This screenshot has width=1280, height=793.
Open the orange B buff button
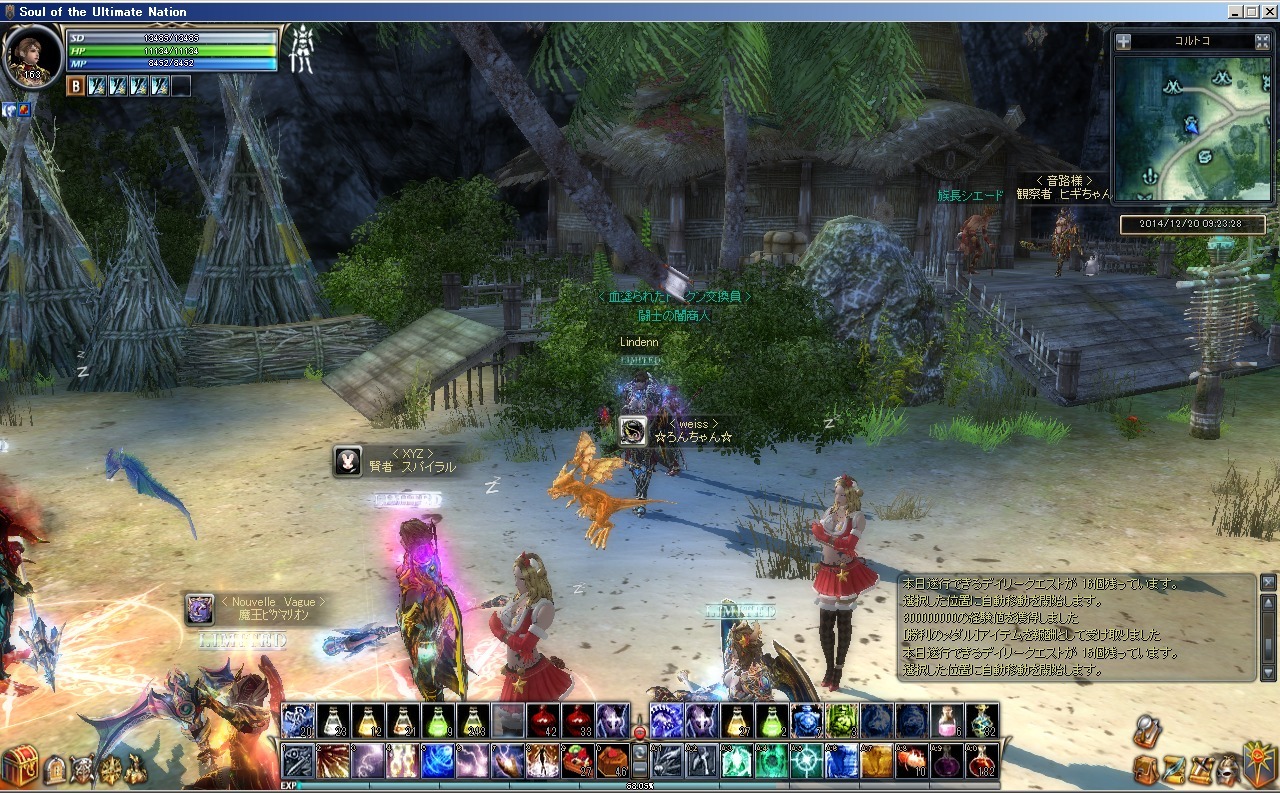pyautogui.click(x=75, y=86)
